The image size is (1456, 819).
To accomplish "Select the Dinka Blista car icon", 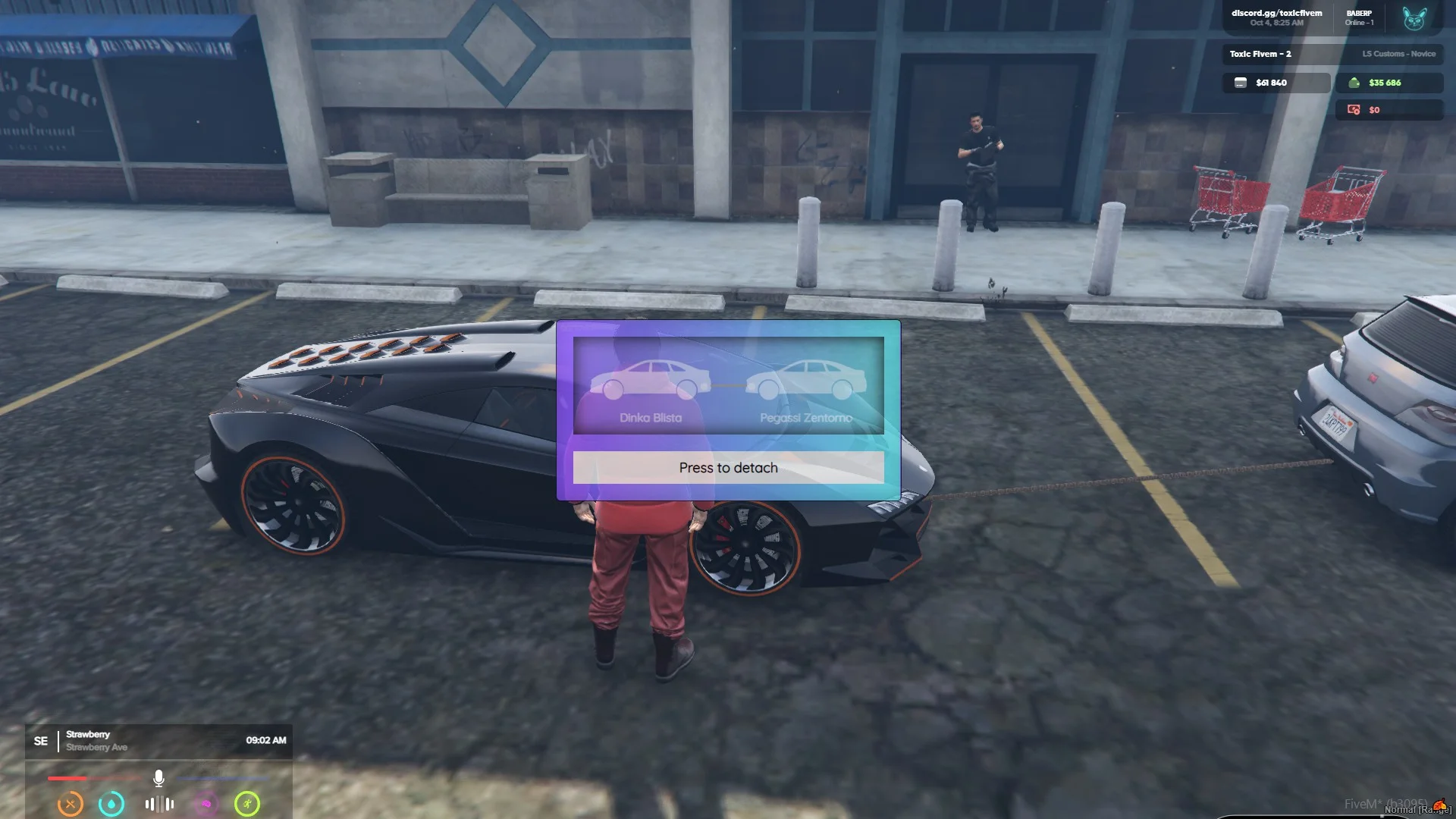I will (650, 379).
